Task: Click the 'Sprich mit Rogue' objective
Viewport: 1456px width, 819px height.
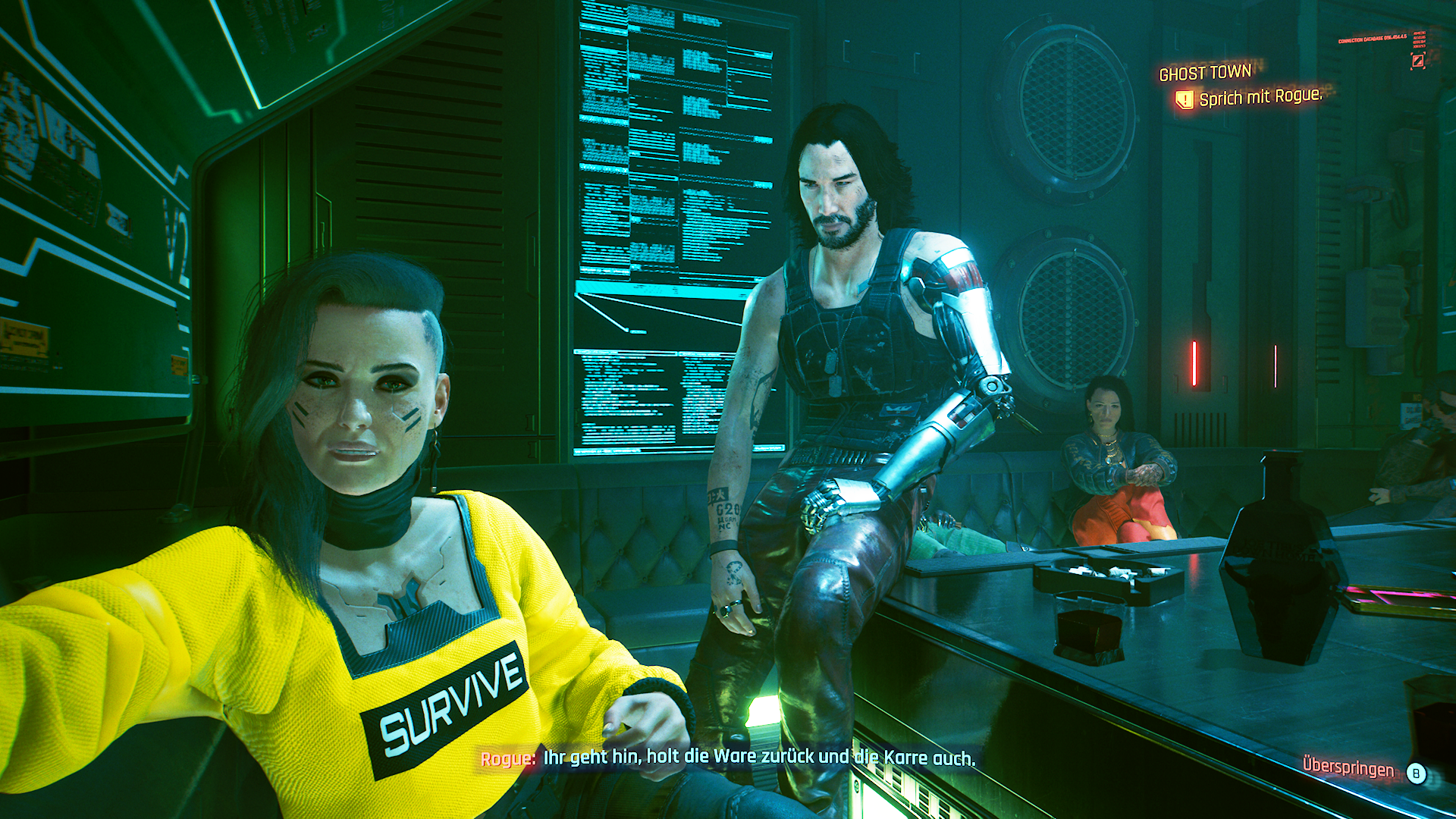Action: 1260,97
